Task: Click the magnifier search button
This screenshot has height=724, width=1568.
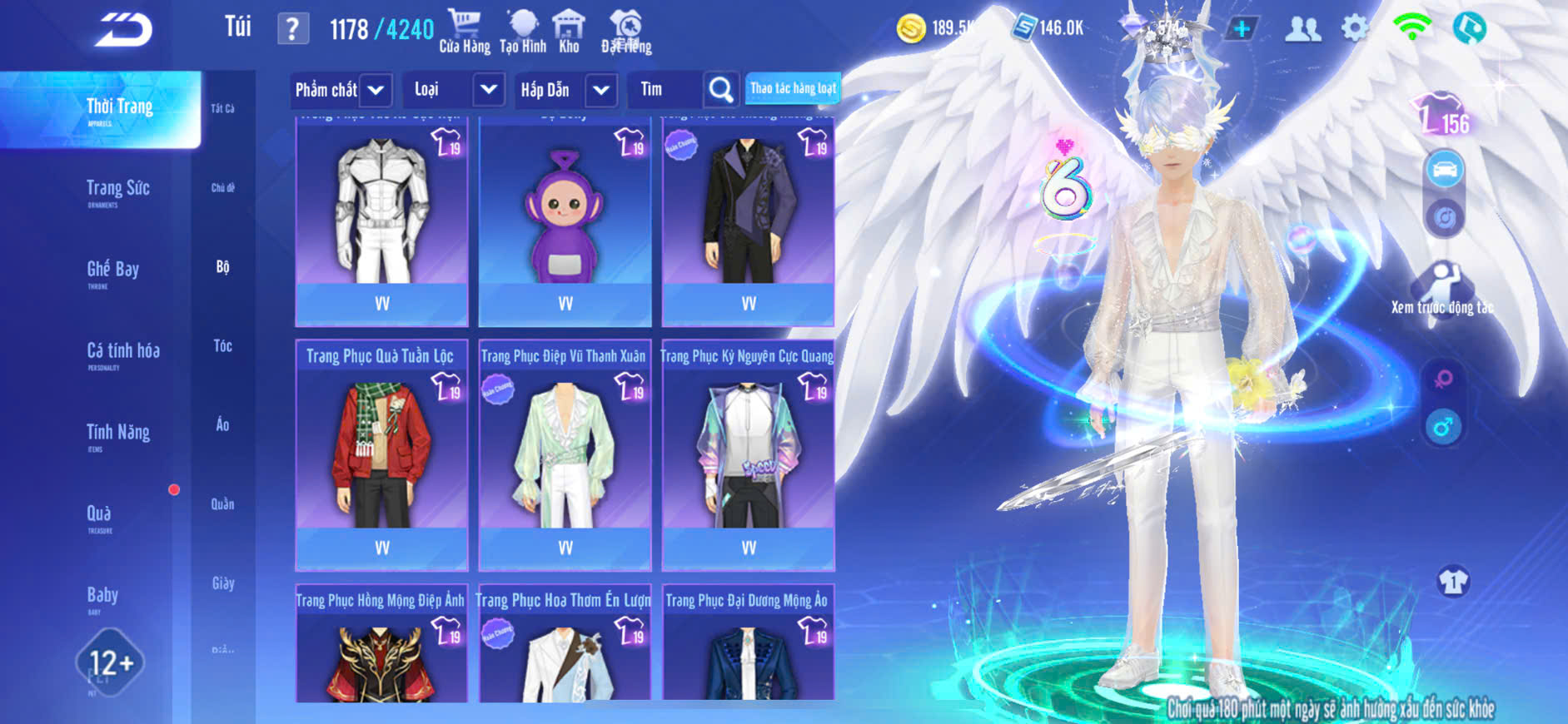Action: (720, 90)
